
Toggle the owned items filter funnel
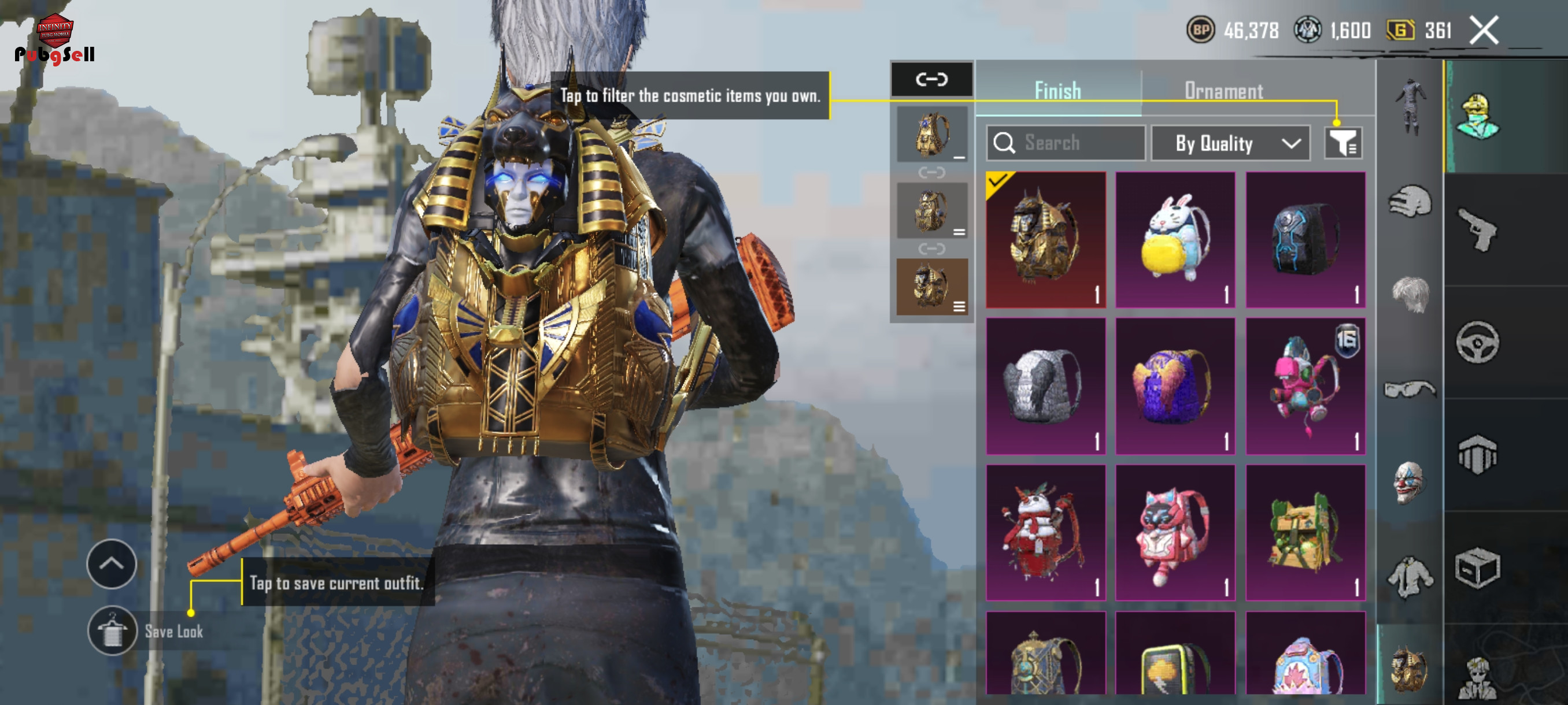(1343, 143)
